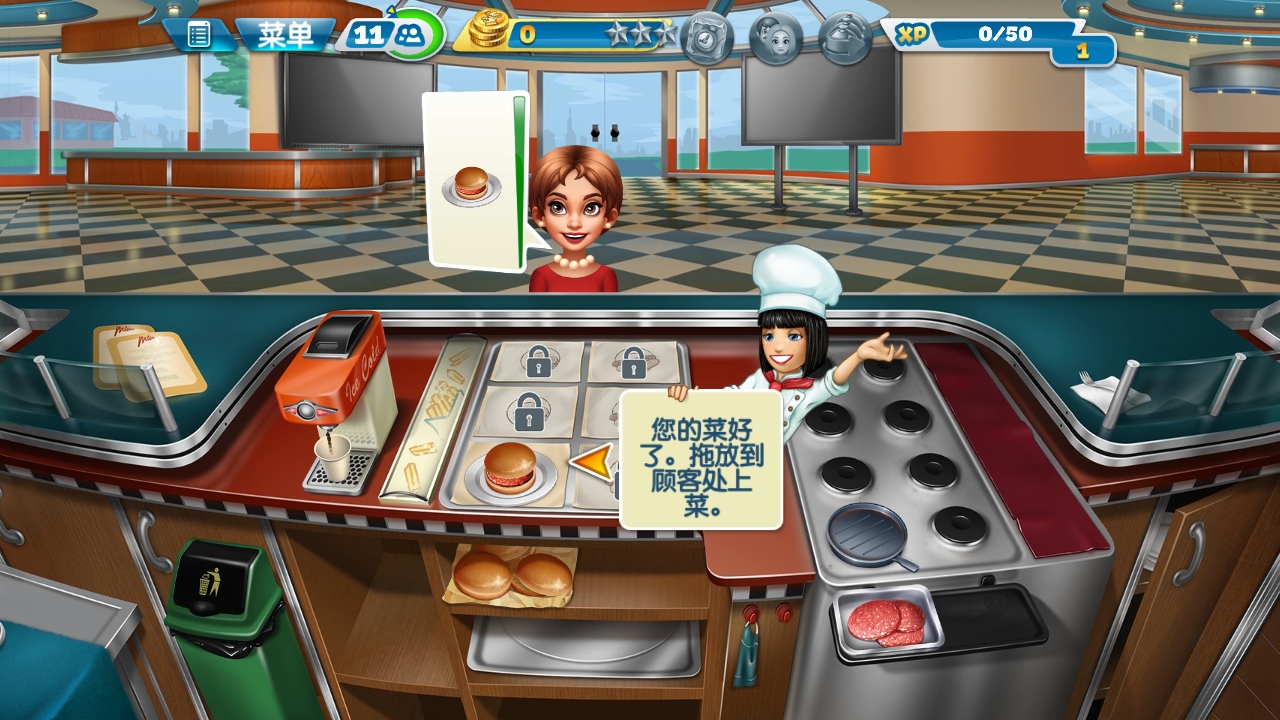Select the finished burger on the plate
1280x720 pixels.
pos(510,471)
